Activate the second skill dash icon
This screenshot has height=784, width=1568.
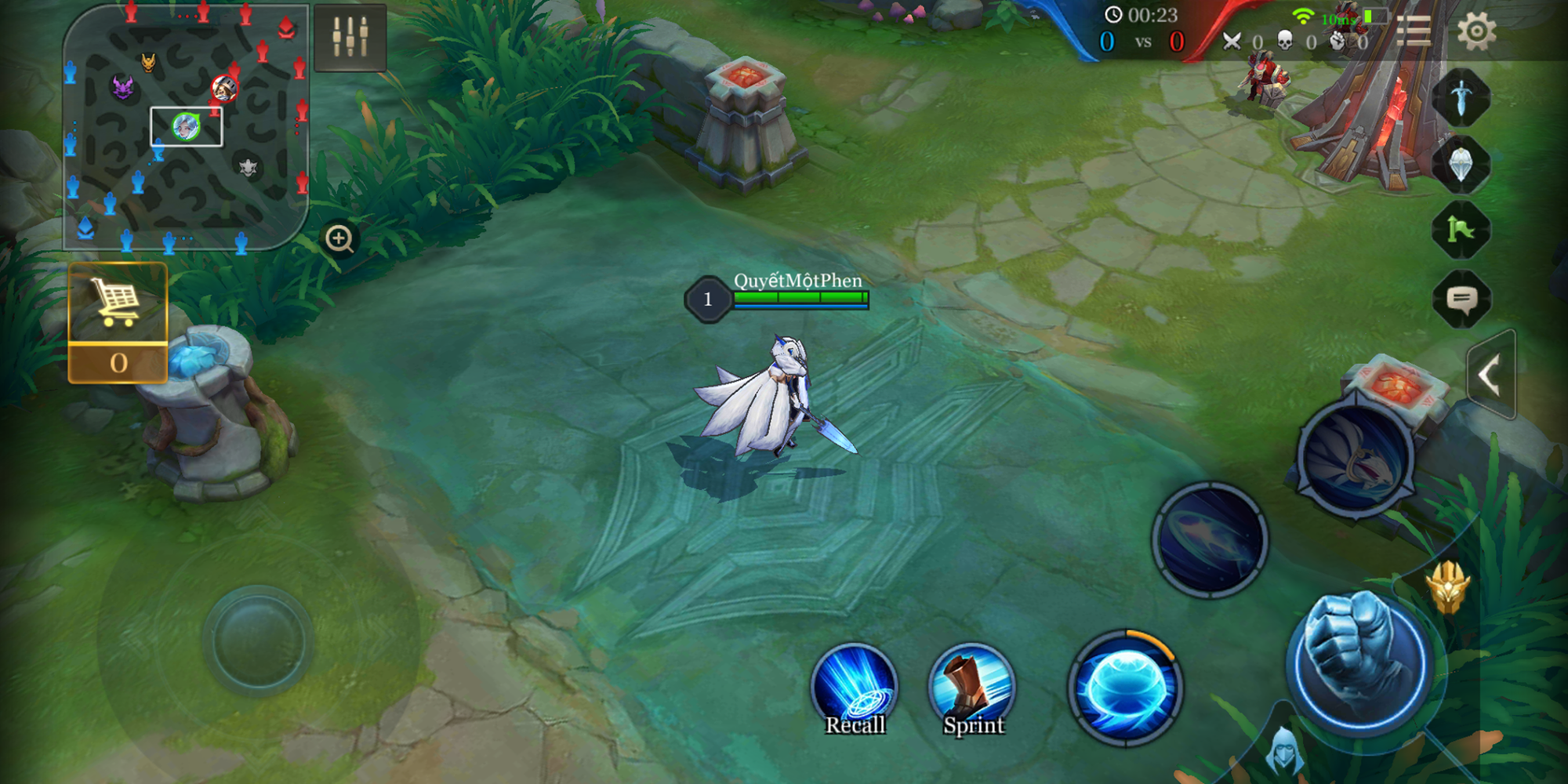[1210, 539]
